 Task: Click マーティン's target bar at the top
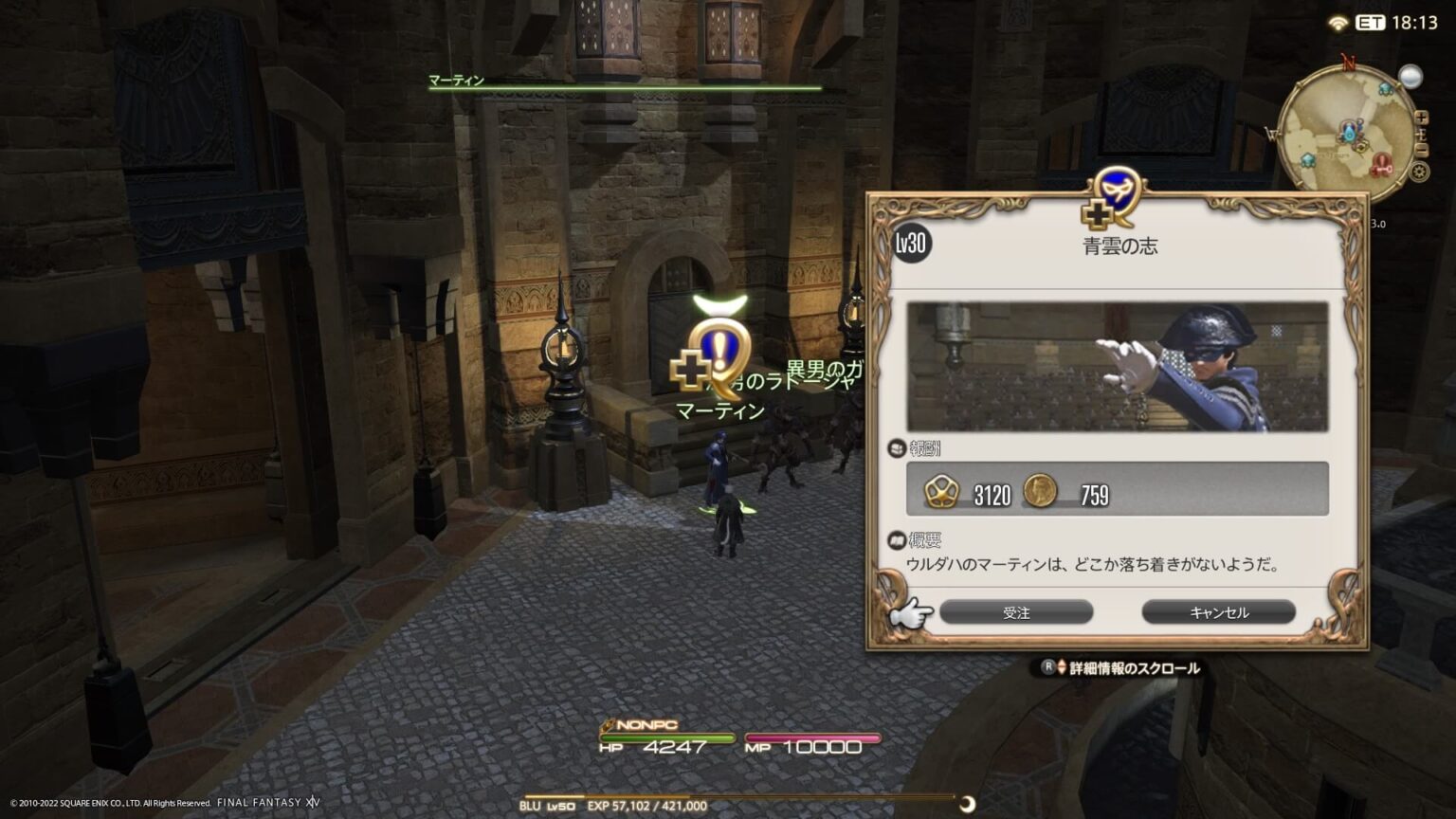626,85
